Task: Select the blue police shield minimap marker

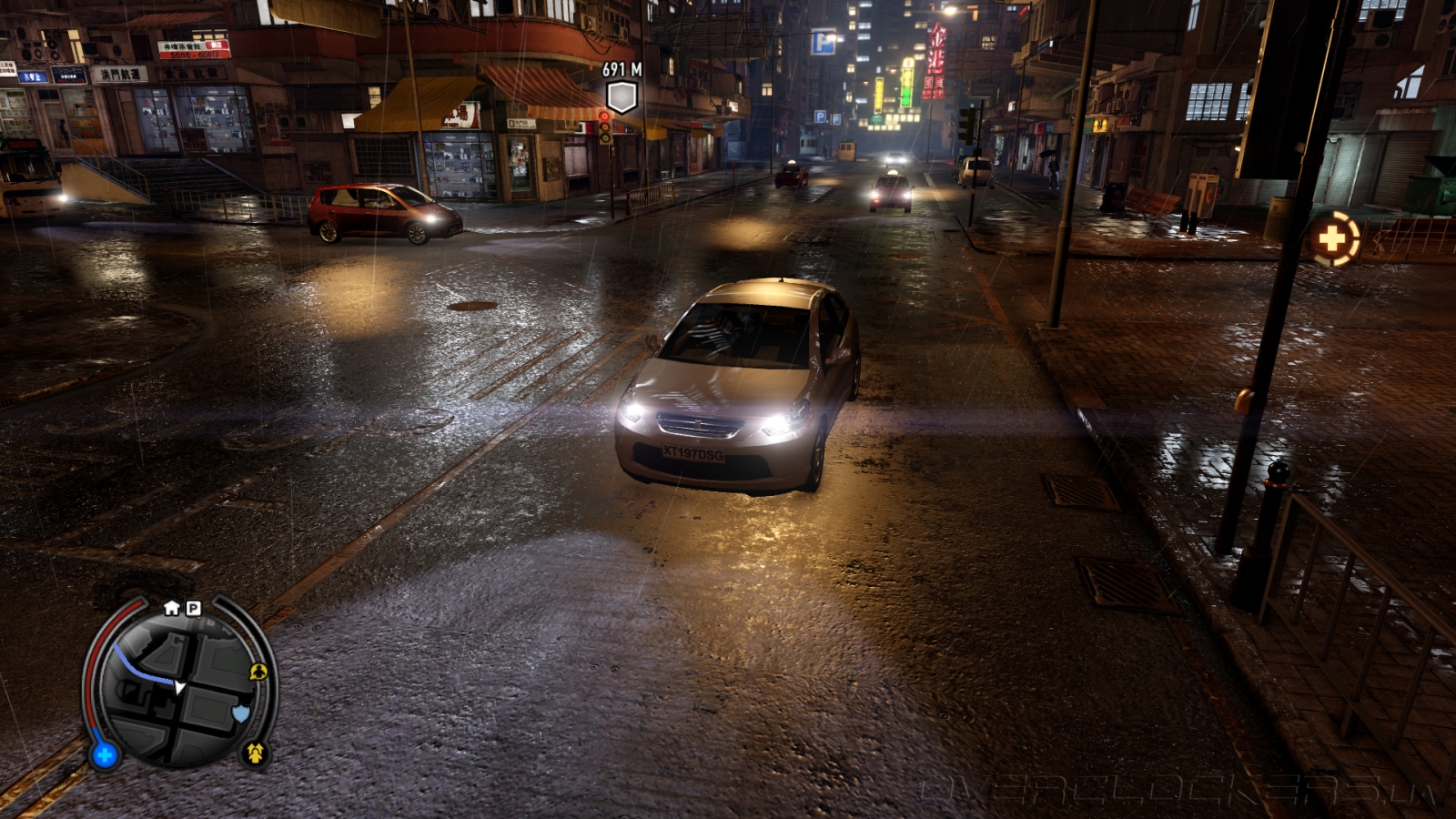Action: tap(240, 713)
